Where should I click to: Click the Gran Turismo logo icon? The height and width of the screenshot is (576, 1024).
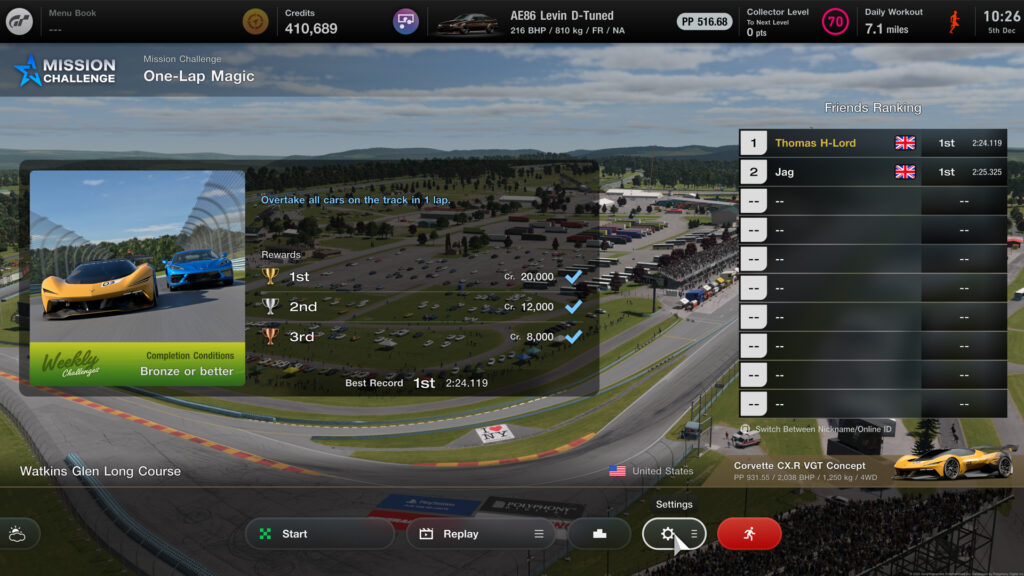pyautogui.click(x=18, y=21)
